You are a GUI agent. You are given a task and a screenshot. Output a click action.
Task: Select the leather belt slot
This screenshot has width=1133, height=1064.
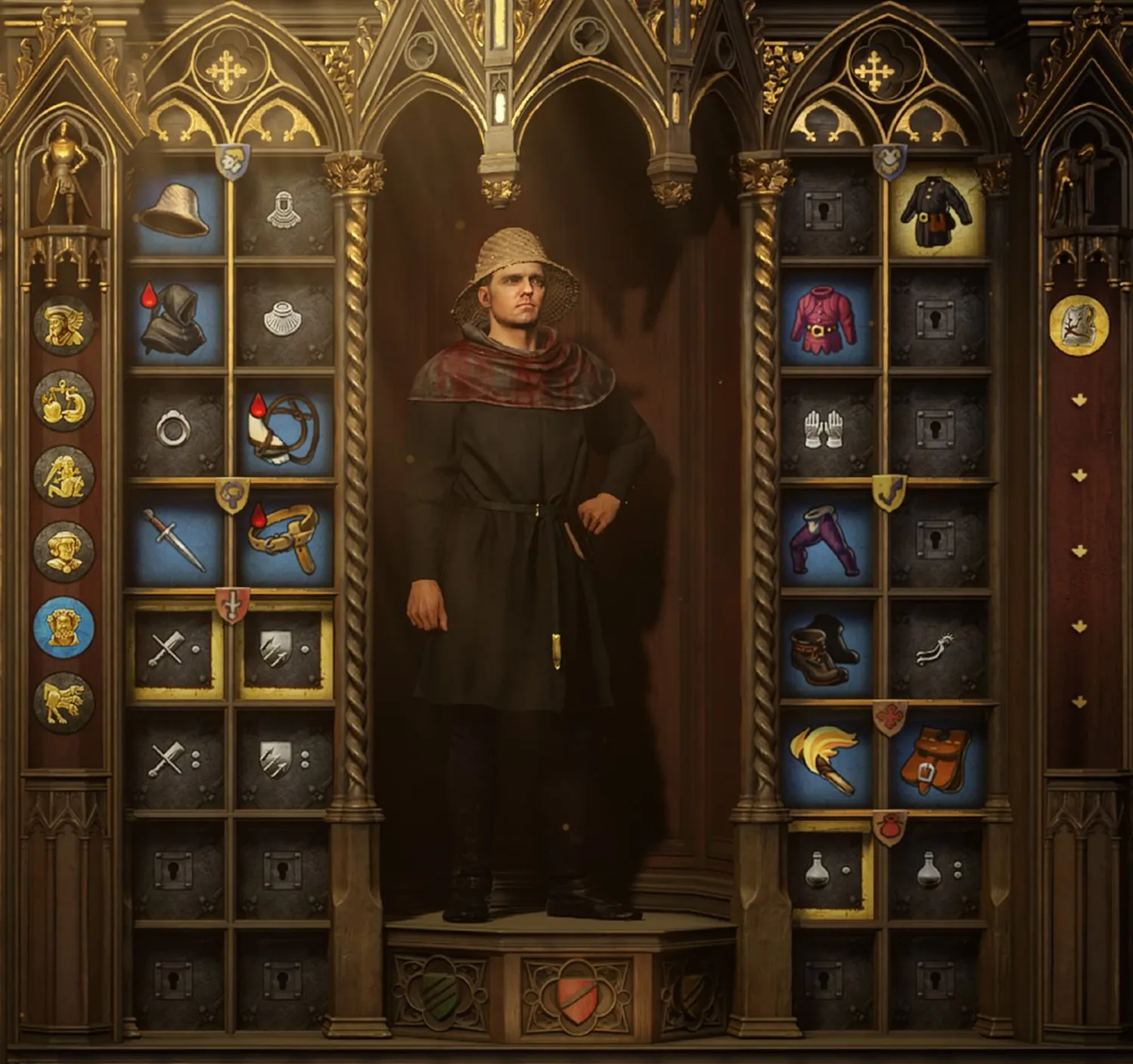pyautogui.click(x=284, y=539)
